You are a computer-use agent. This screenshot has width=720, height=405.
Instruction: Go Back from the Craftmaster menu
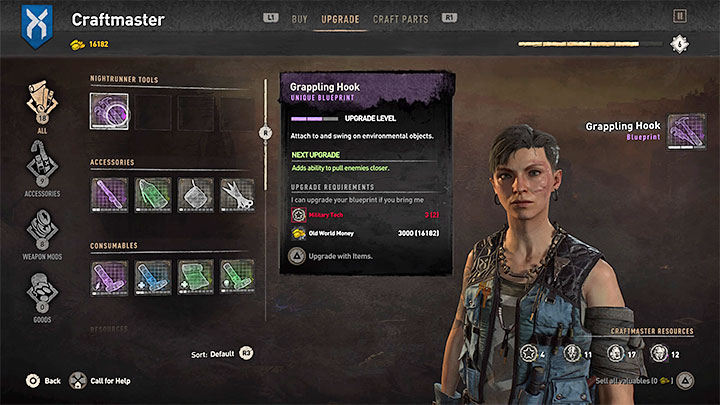[x=43, y=381]
